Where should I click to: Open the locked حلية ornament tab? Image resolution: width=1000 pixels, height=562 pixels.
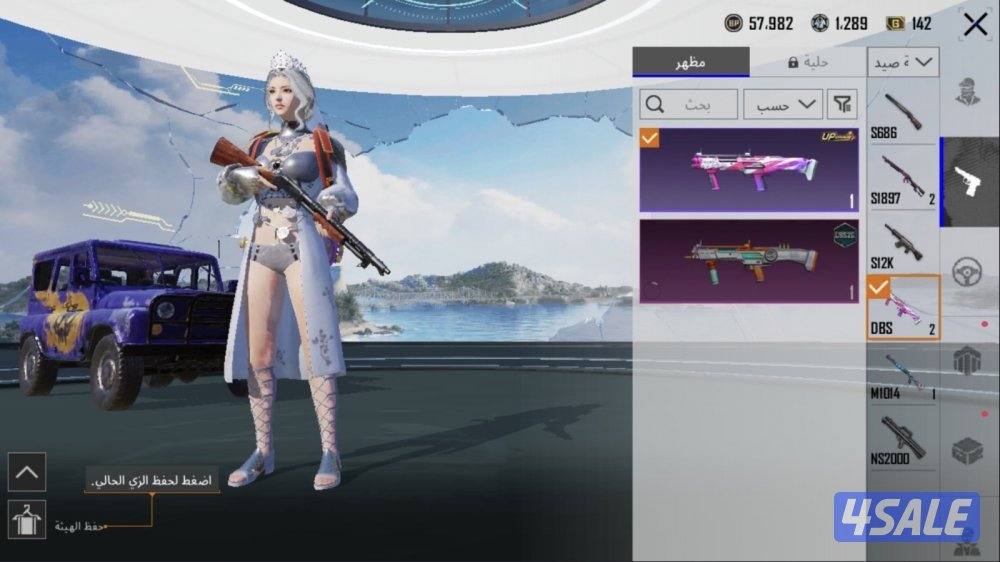click(x=807, y=62)
